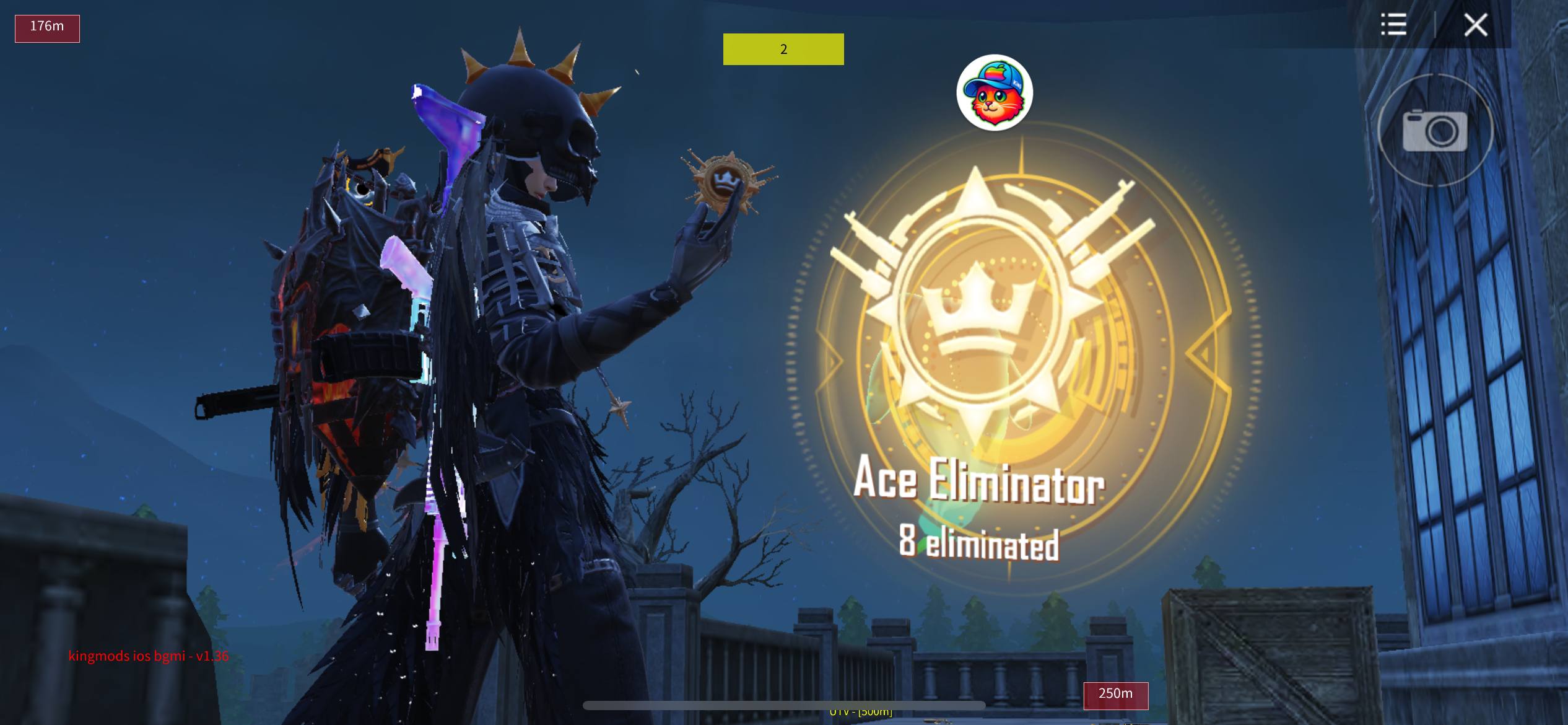Close the Ace Eliminator showcase screen
1568x725 pixels.
pyautogui.click(x=1475, y=25)
